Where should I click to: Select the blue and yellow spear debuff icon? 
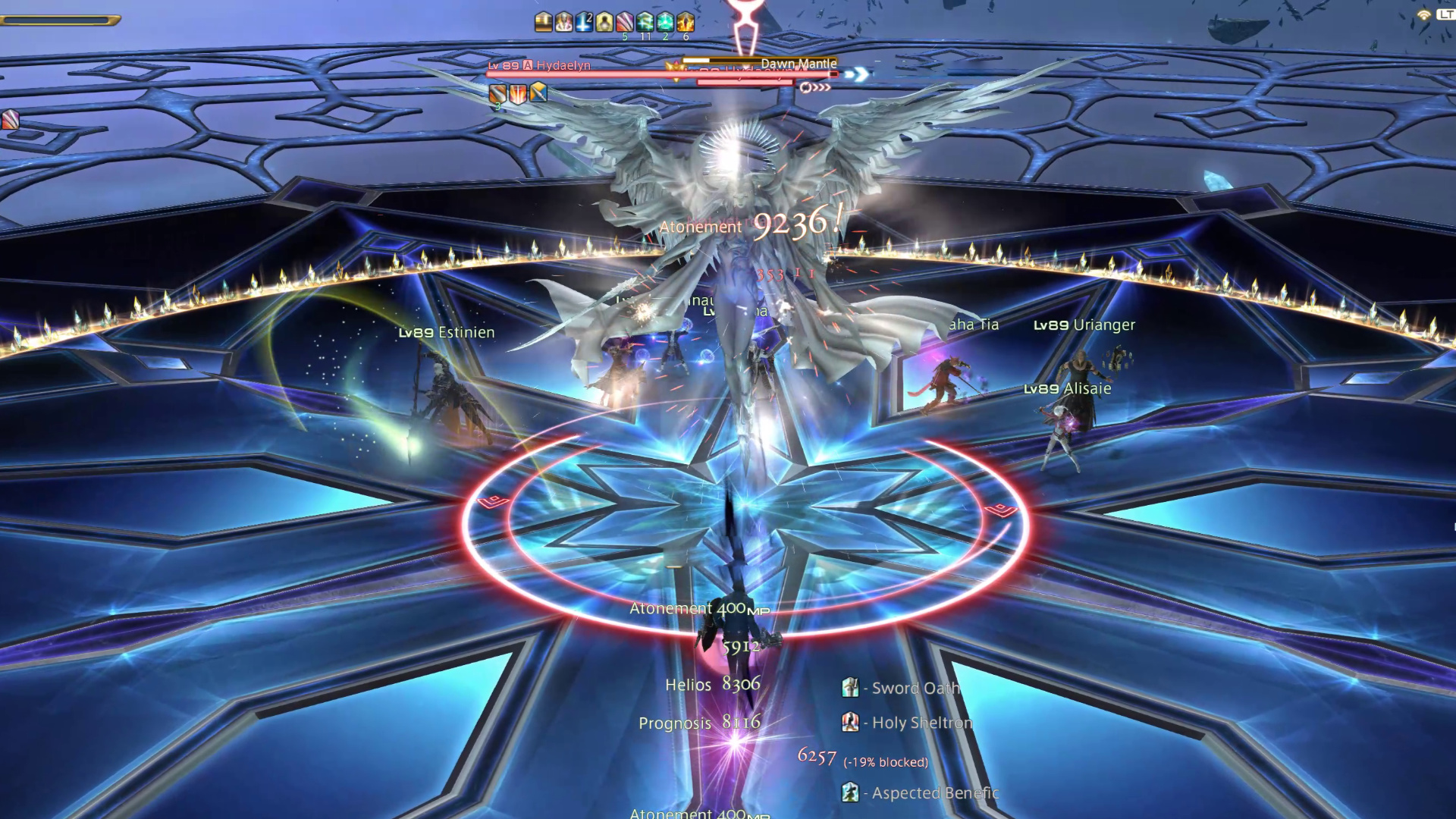pos(538,94)
